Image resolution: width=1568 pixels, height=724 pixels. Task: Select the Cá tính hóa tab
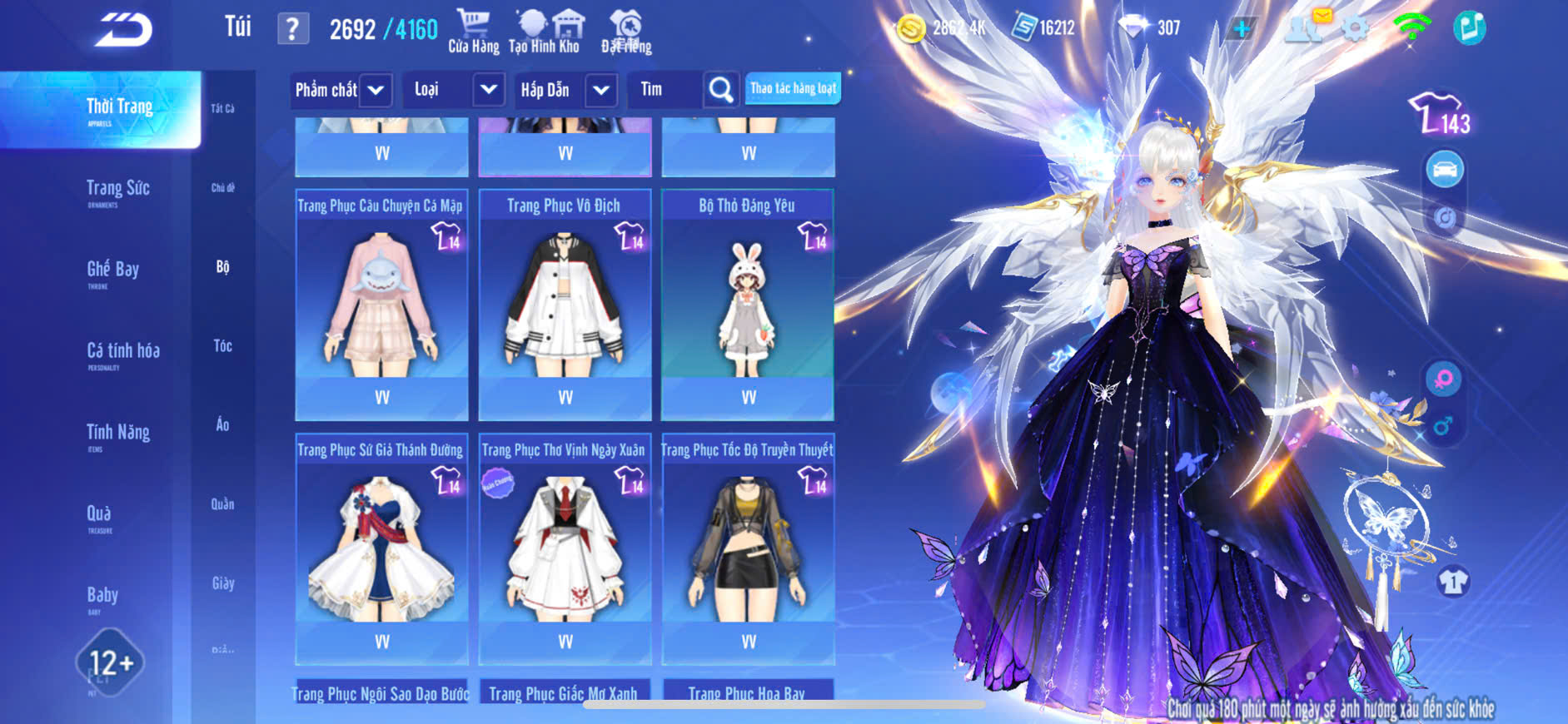(122, 353)
